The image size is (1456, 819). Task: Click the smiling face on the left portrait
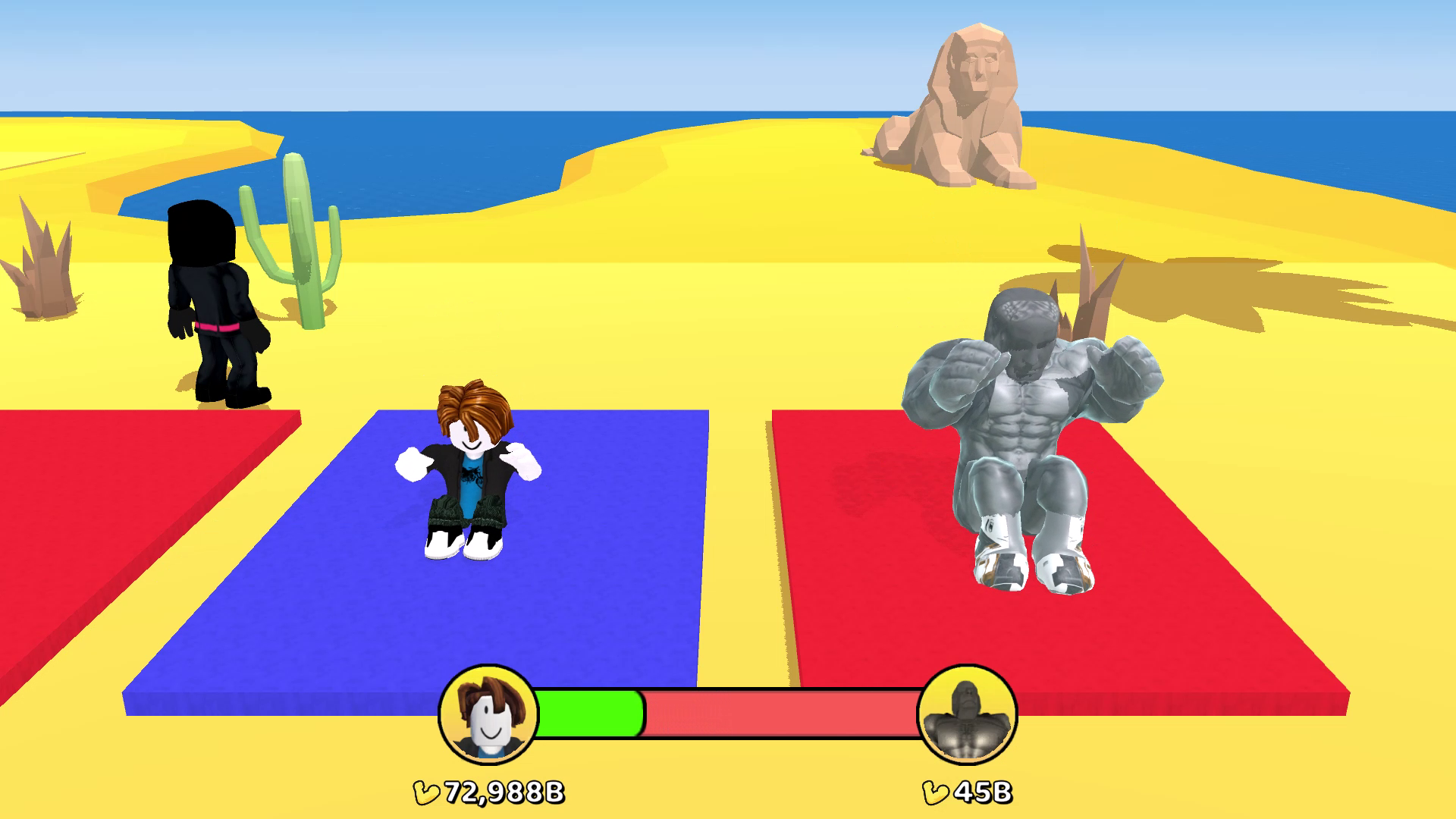491,732
